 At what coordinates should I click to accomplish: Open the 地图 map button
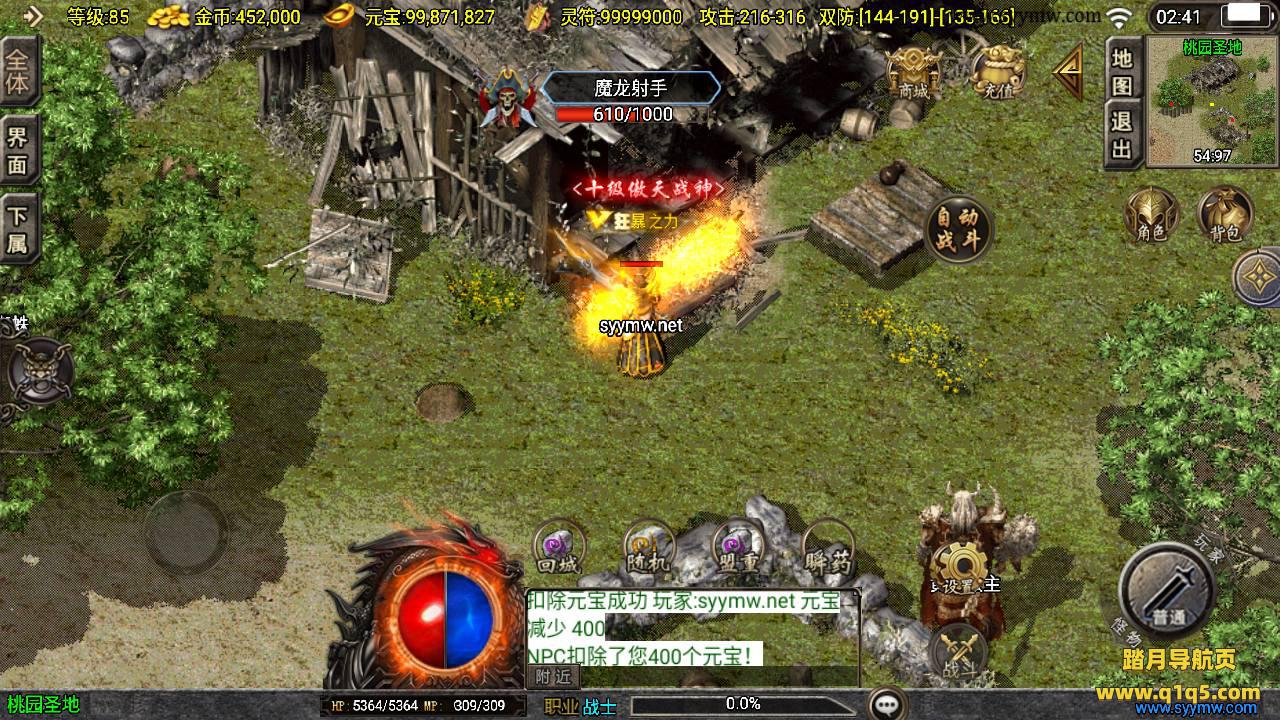pyautogui.click(x=1122, y=72)
